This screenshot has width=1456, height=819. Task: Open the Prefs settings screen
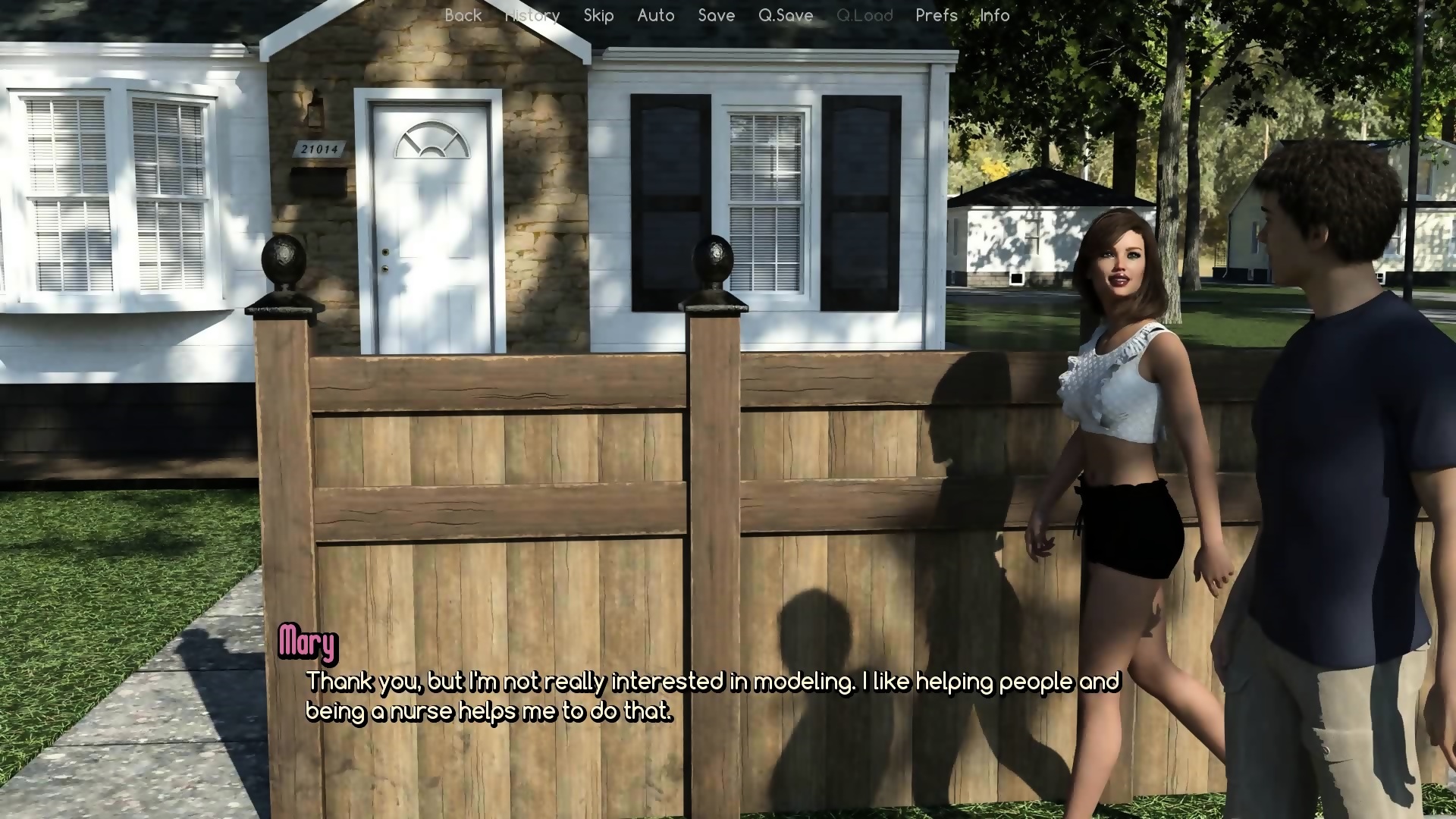(x=937, y=15)
